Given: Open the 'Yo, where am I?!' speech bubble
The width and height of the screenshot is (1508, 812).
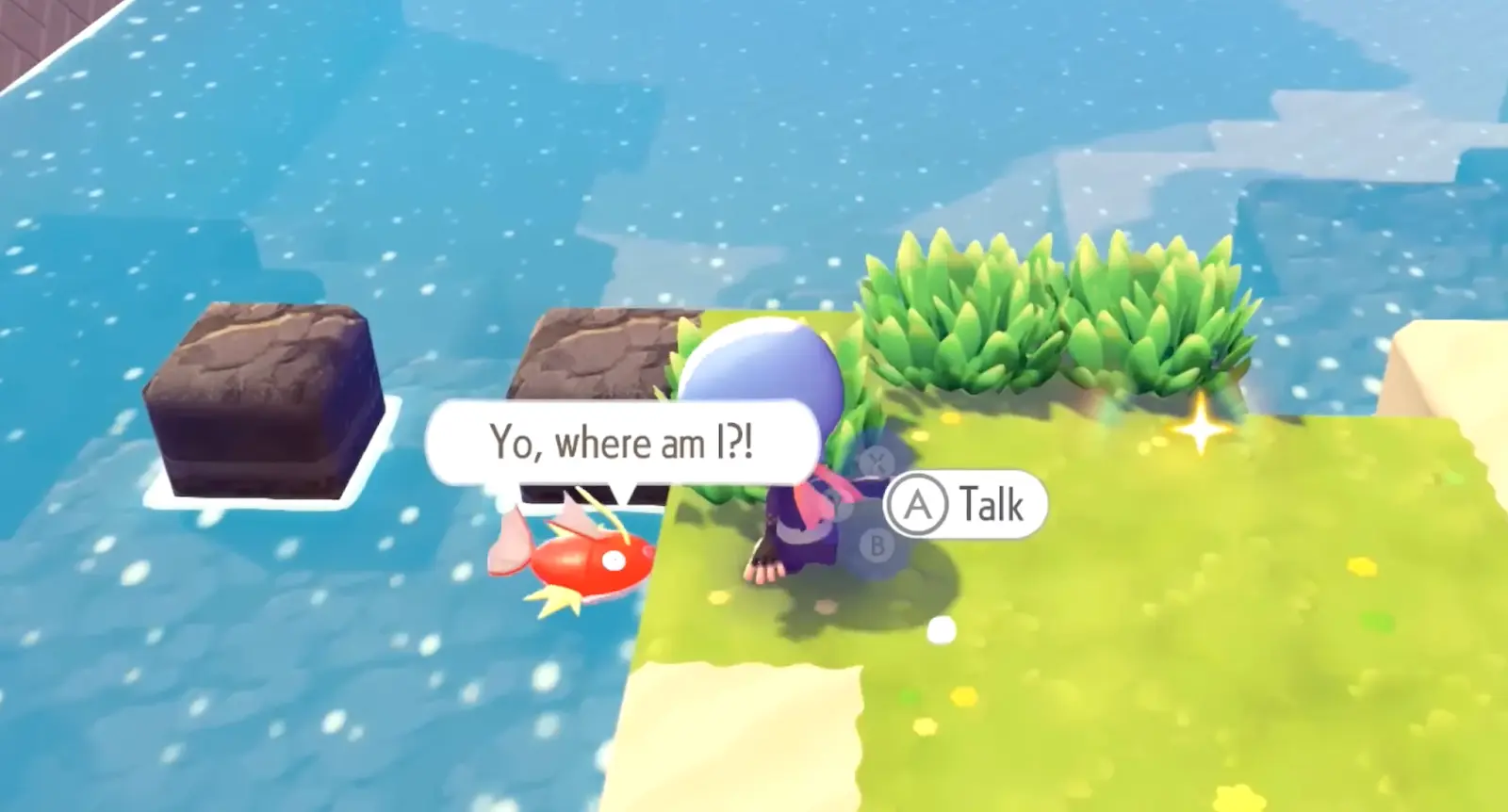Looking at the screenshot, I should point(622,441).
